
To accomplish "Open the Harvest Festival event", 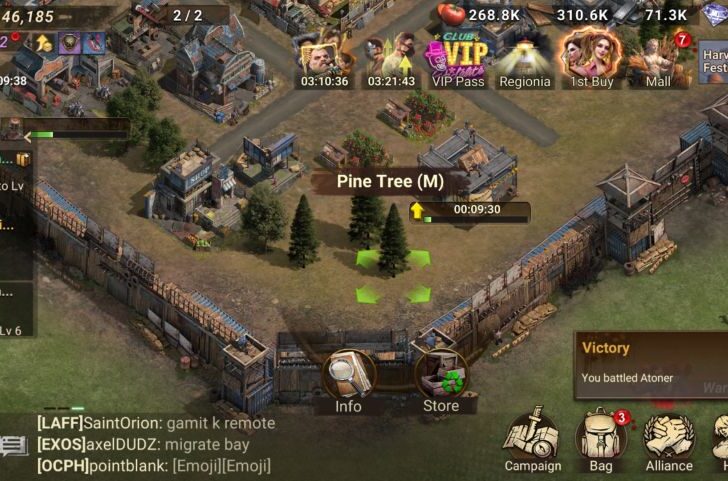I will pos(714,62).
